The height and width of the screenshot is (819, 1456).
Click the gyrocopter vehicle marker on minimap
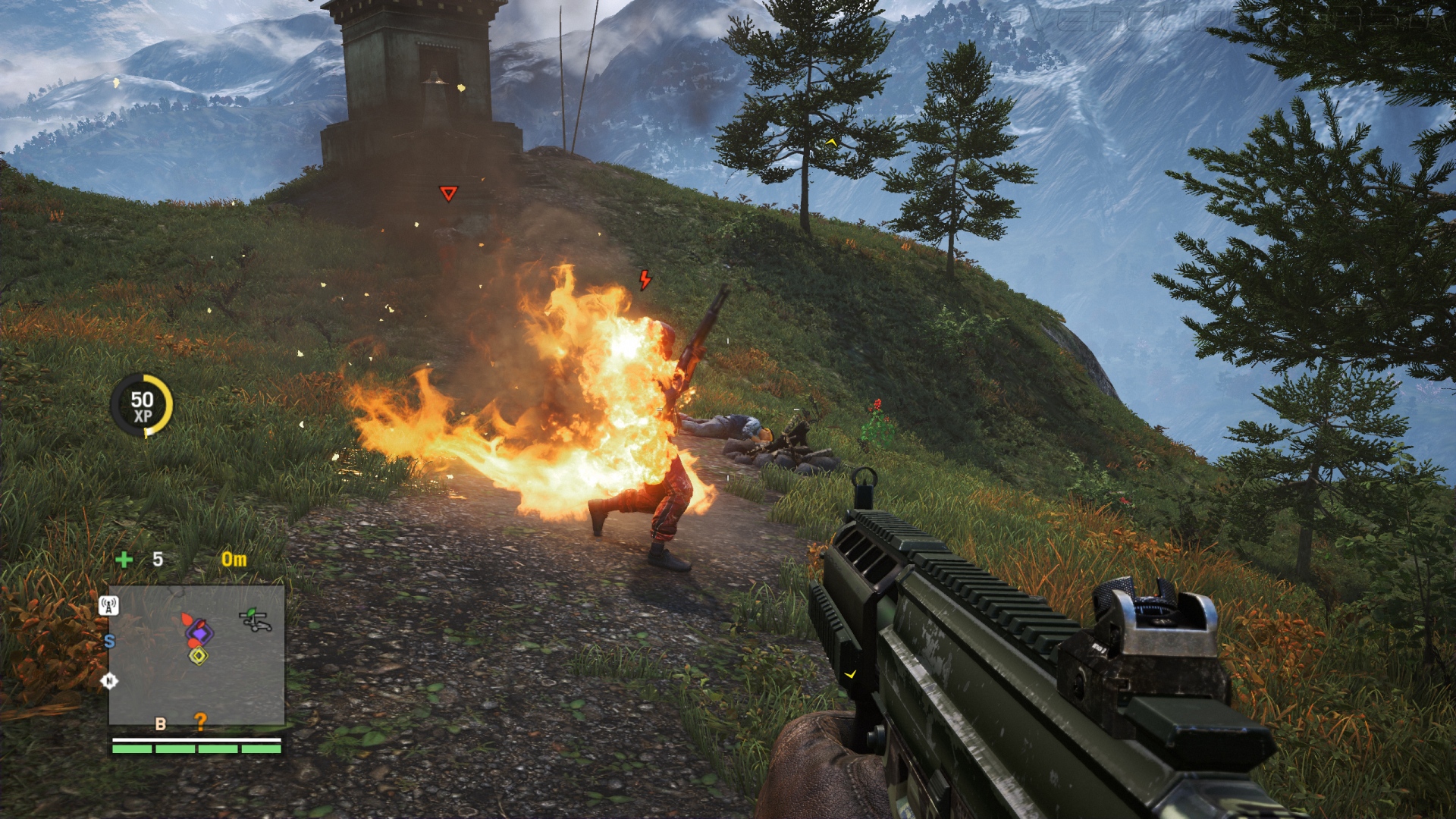coord(256,620)
